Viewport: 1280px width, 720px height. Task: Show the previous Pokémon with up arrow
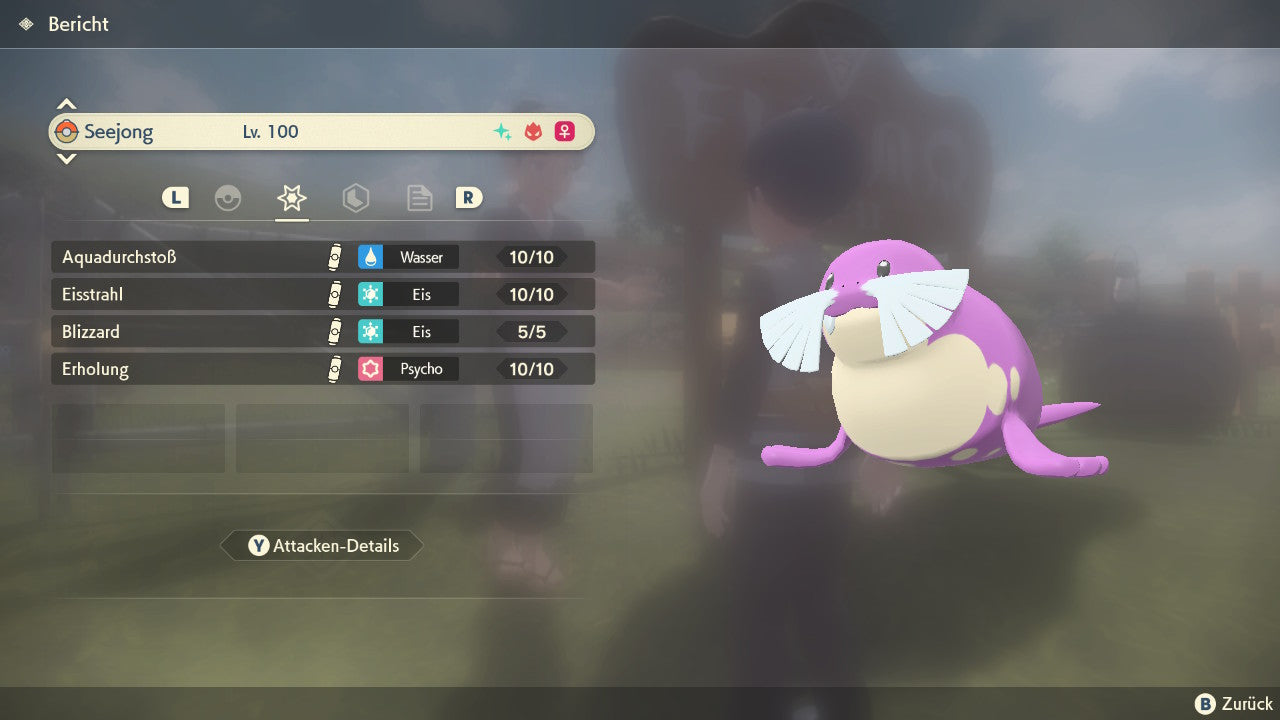tap(66, 104)
